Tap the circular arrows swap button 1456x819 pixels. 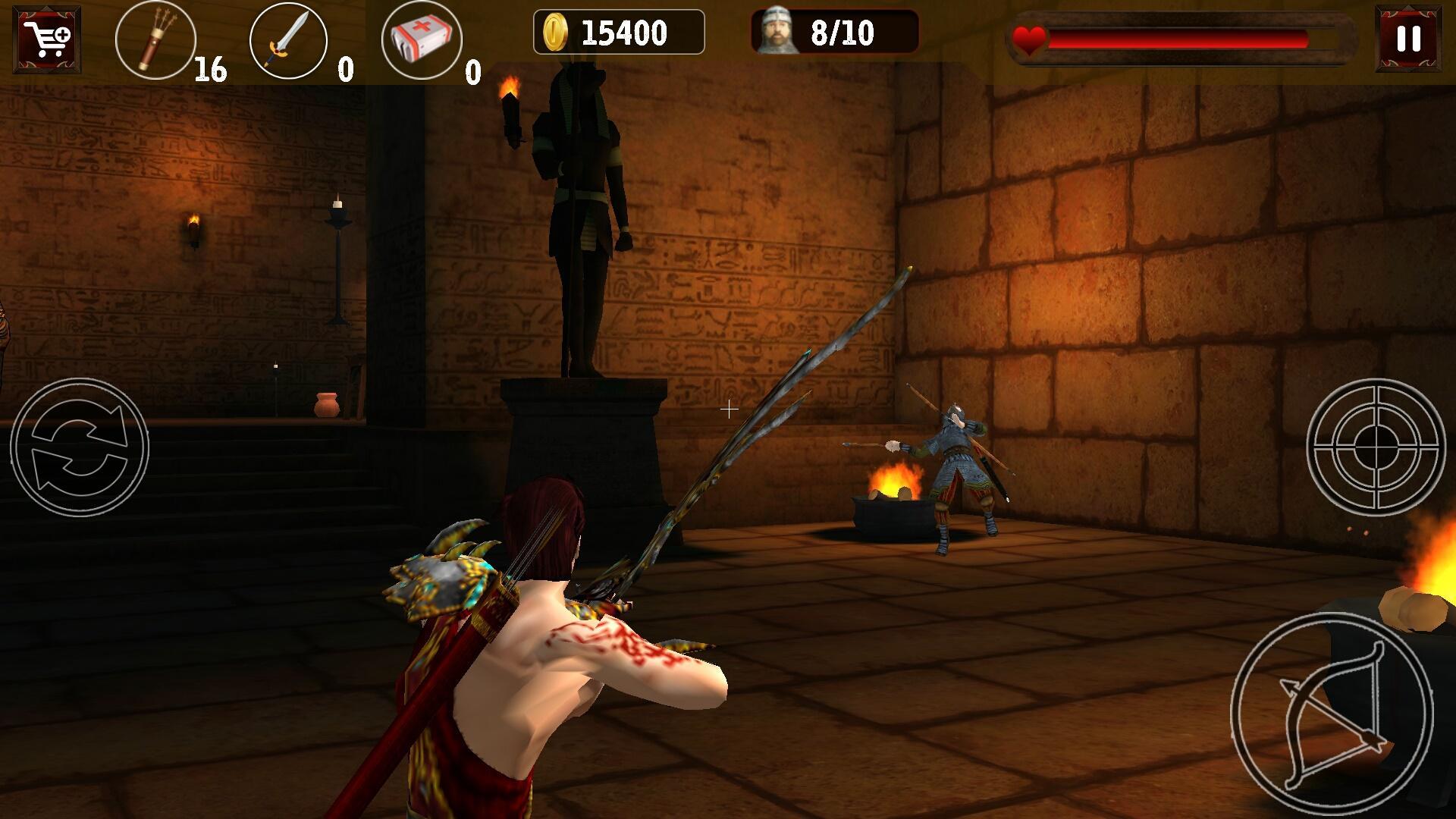80,447
